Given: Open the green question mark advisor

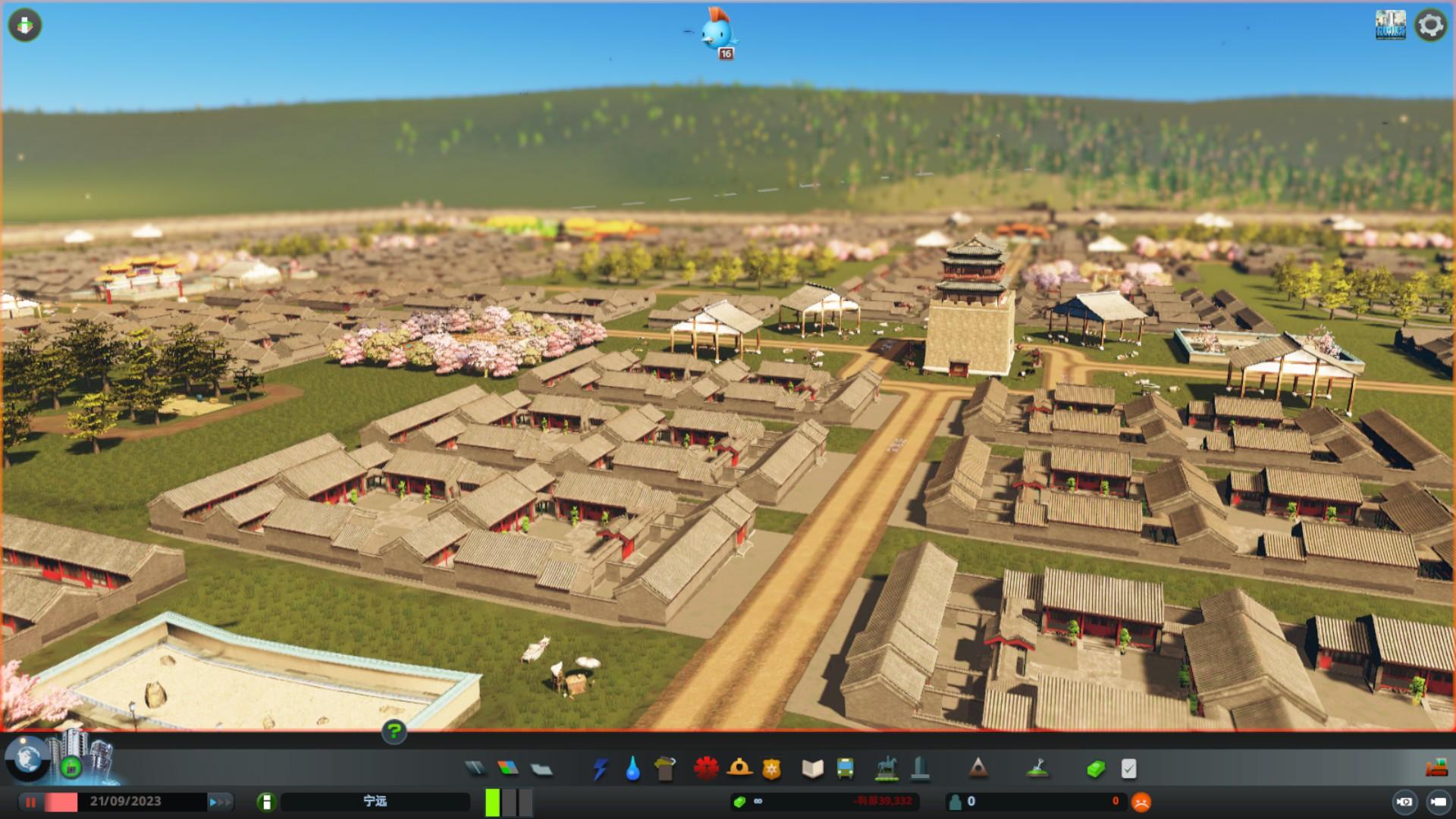Looking at the screenshot, I should (394, 732).
